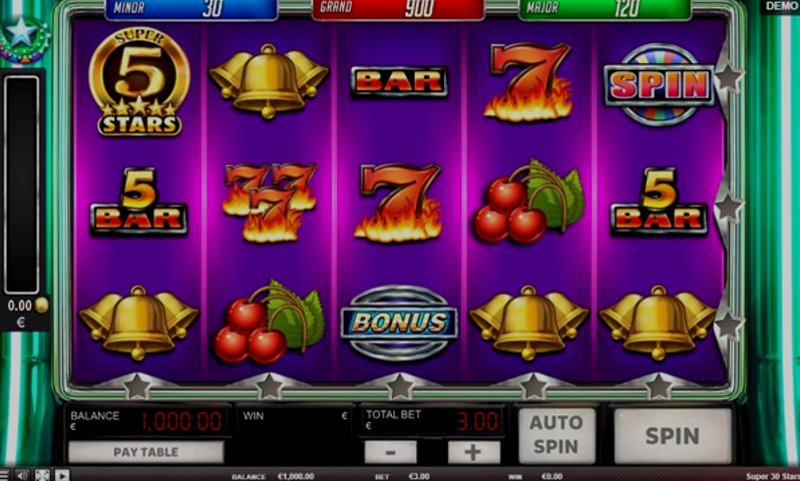
Task: Spin the reels with the SPIN button
Action: [672, 436]
